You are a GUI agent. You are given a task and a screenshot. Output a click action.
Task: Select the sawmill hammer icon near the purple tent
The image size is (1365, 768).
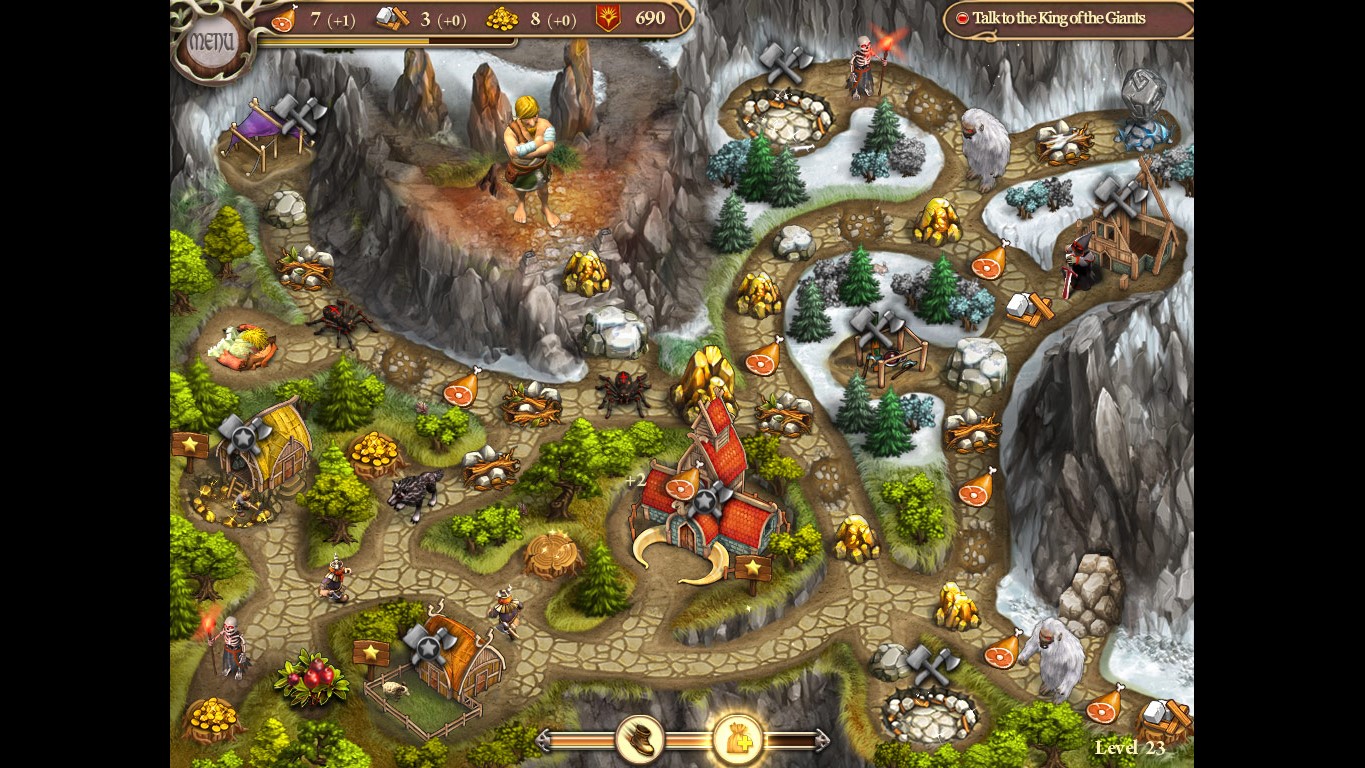(297, 115)
